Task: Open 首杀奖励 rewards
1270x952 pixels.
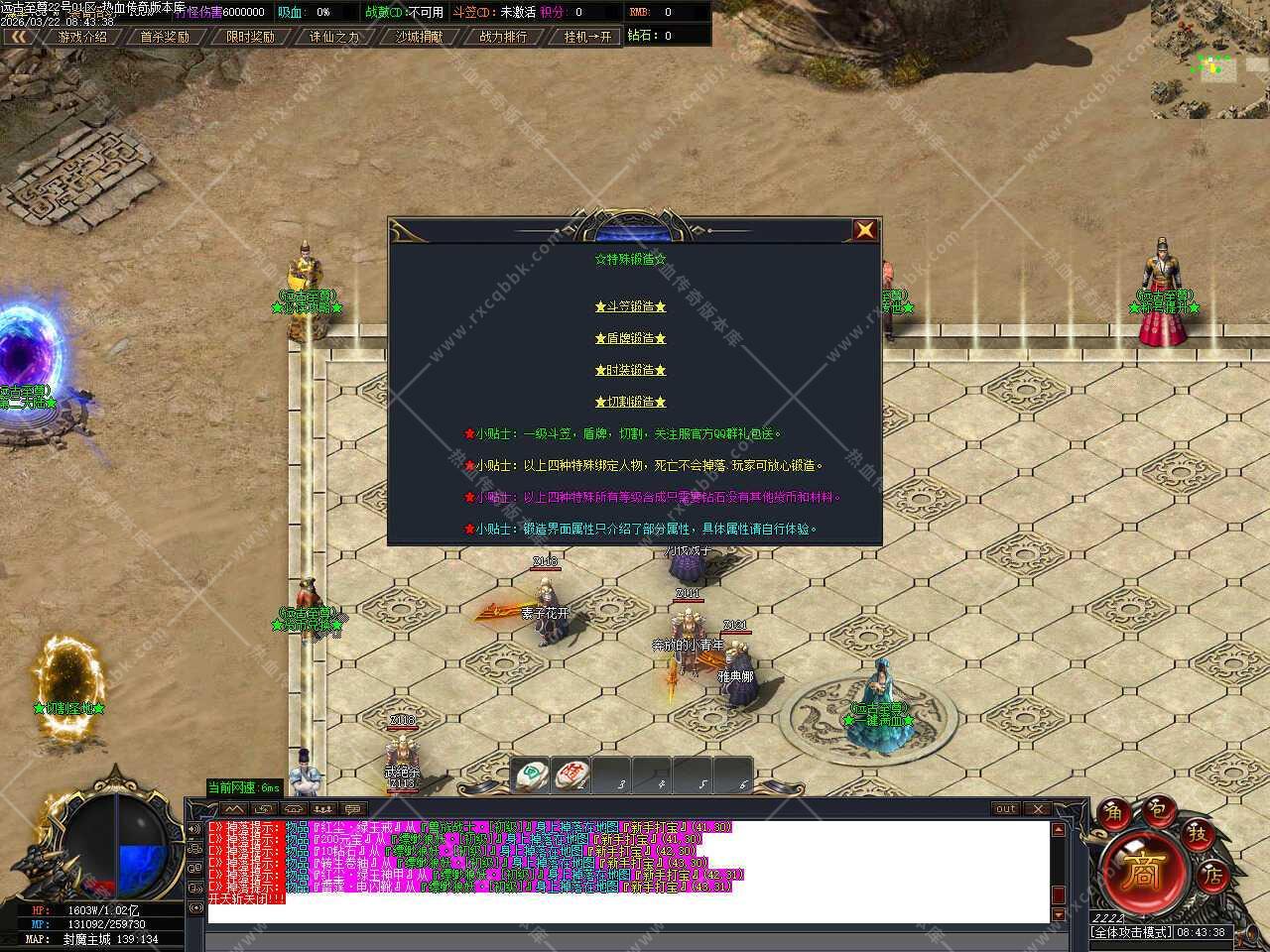Action: [165, 37]
